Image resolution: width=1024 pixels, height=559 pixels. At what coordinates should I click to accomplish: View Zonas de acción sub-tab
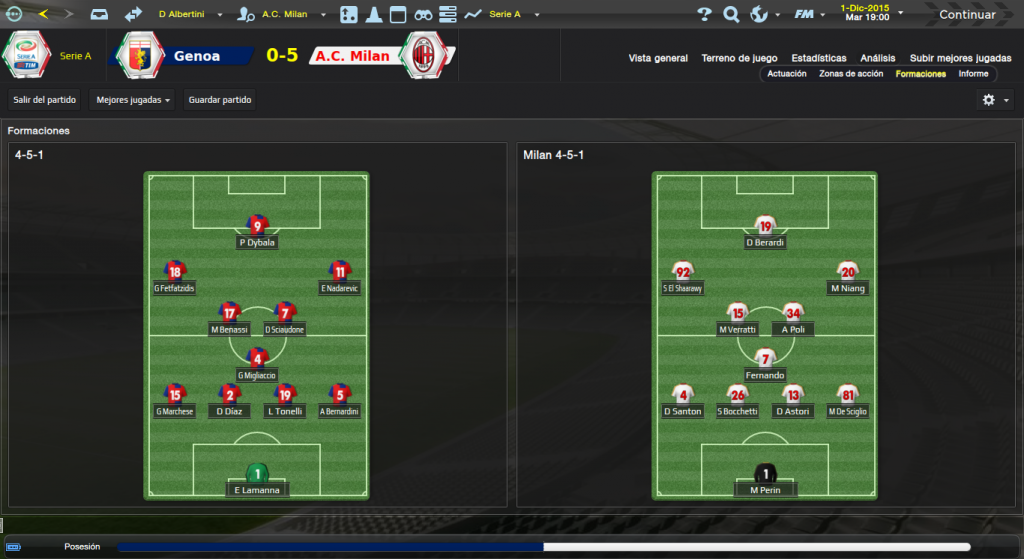point(851,74)
